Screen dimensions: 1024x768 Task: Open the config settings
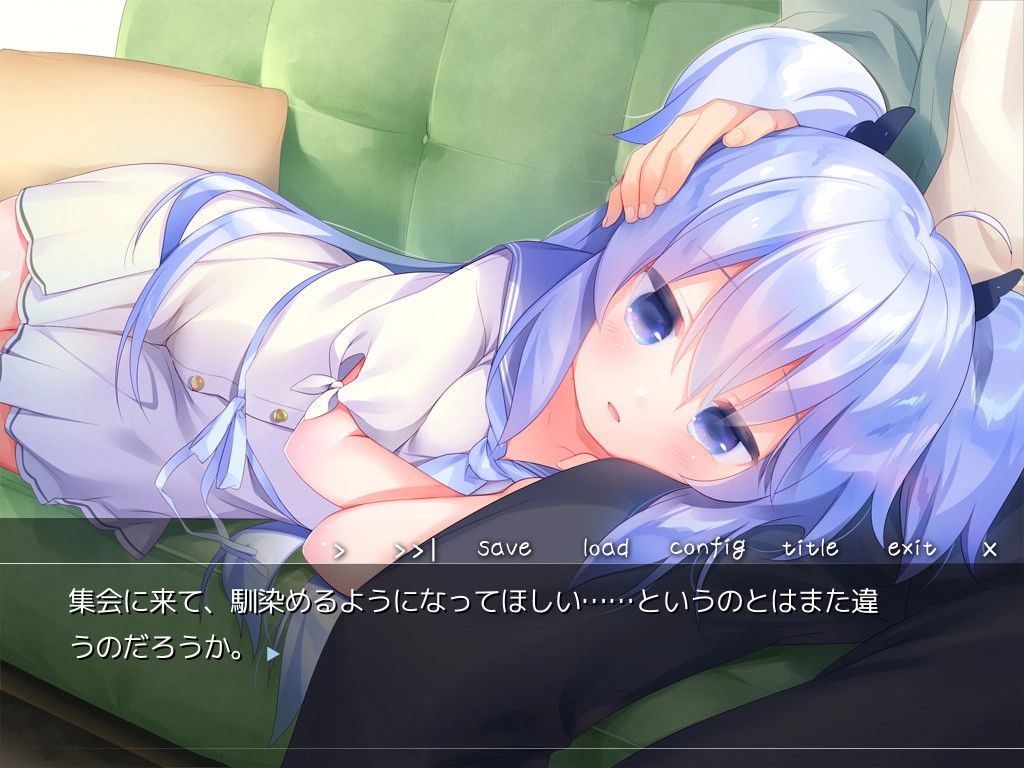707,548
